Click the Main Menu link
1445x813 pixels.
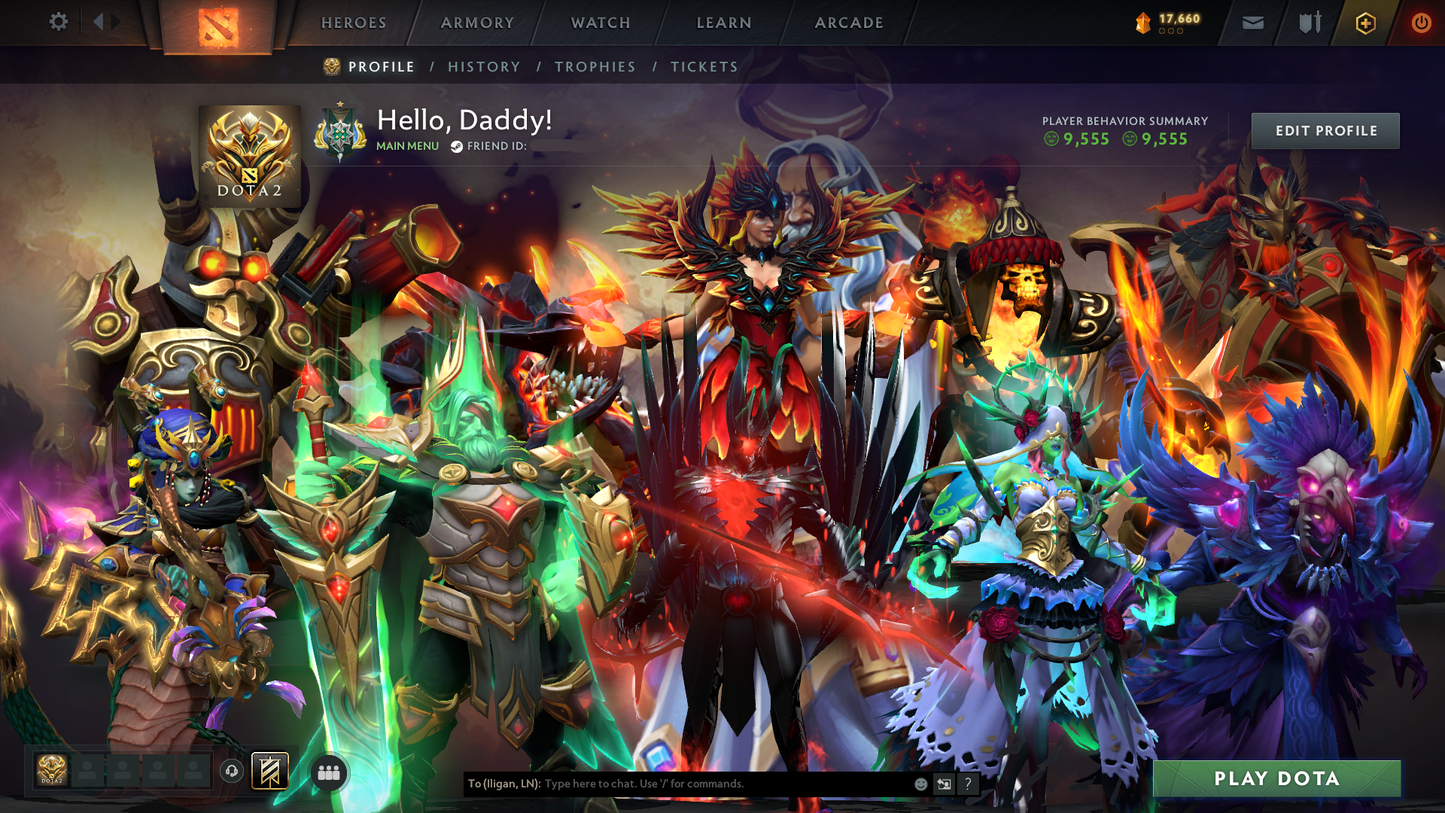pyautogui.click(x=407, y=146)
